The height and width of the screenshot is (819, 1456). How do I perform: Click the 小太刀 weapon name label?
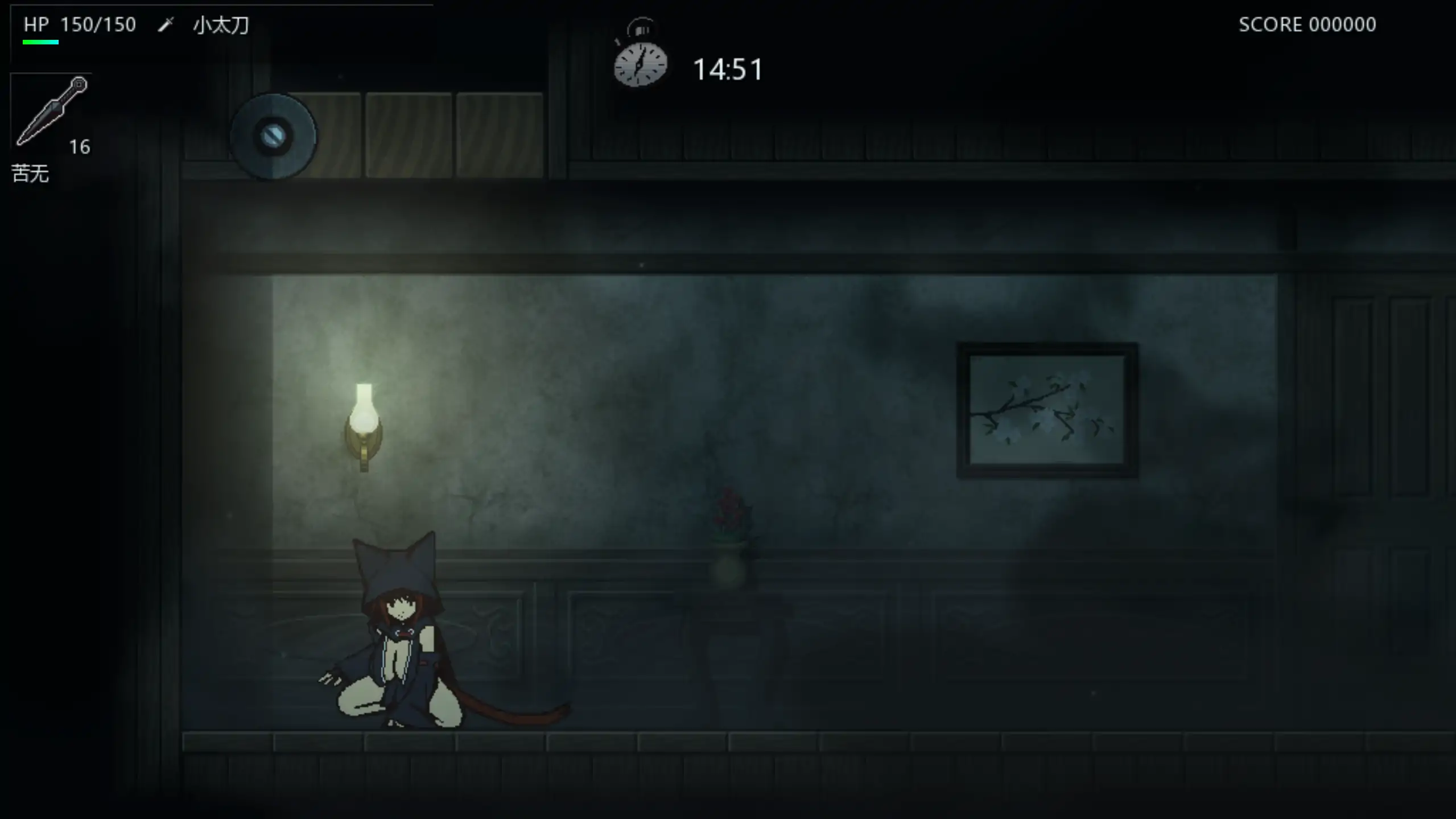click(222, 24)
